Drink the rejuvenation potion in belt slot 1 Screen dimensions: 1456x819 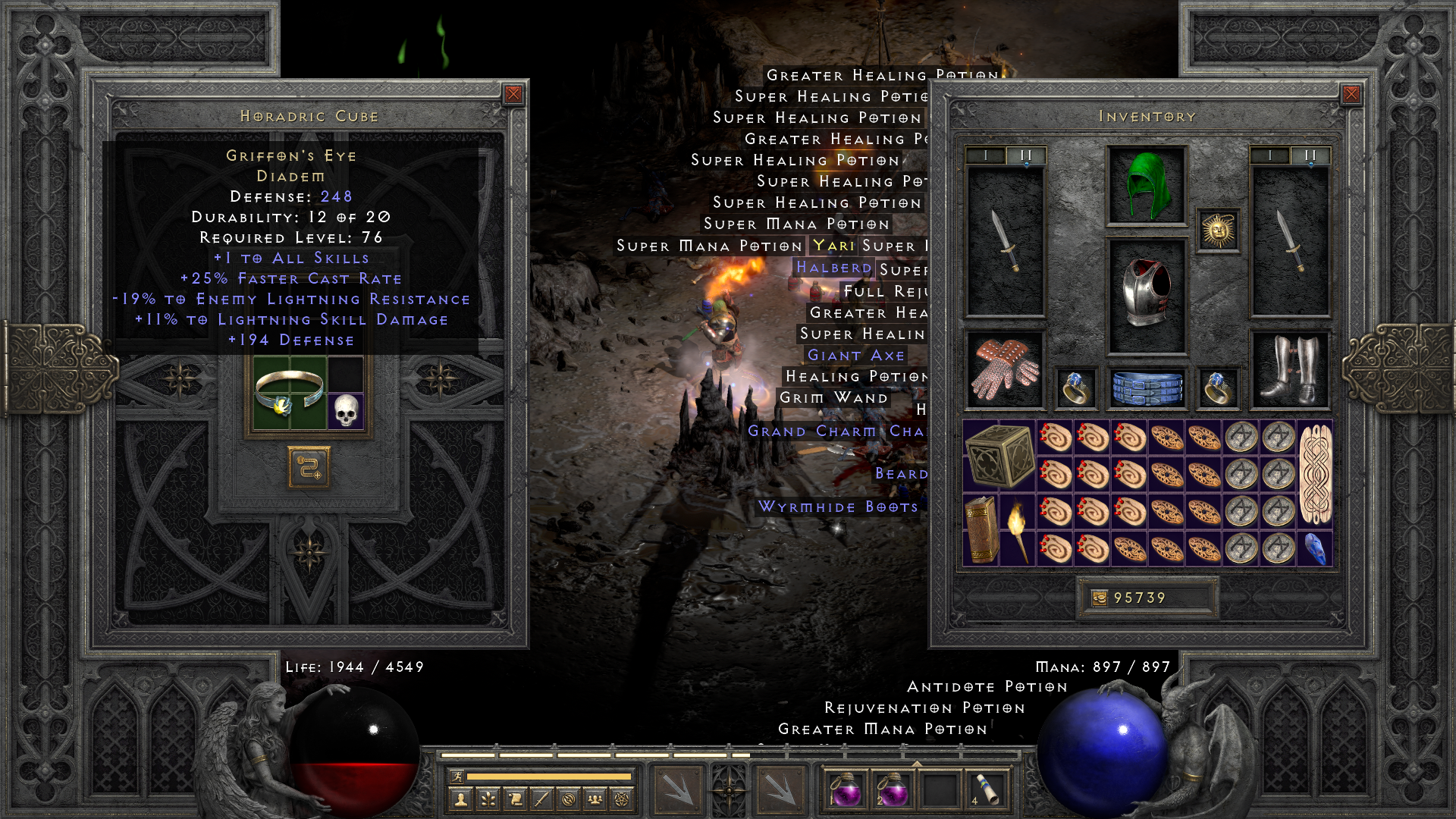point(846,789)
